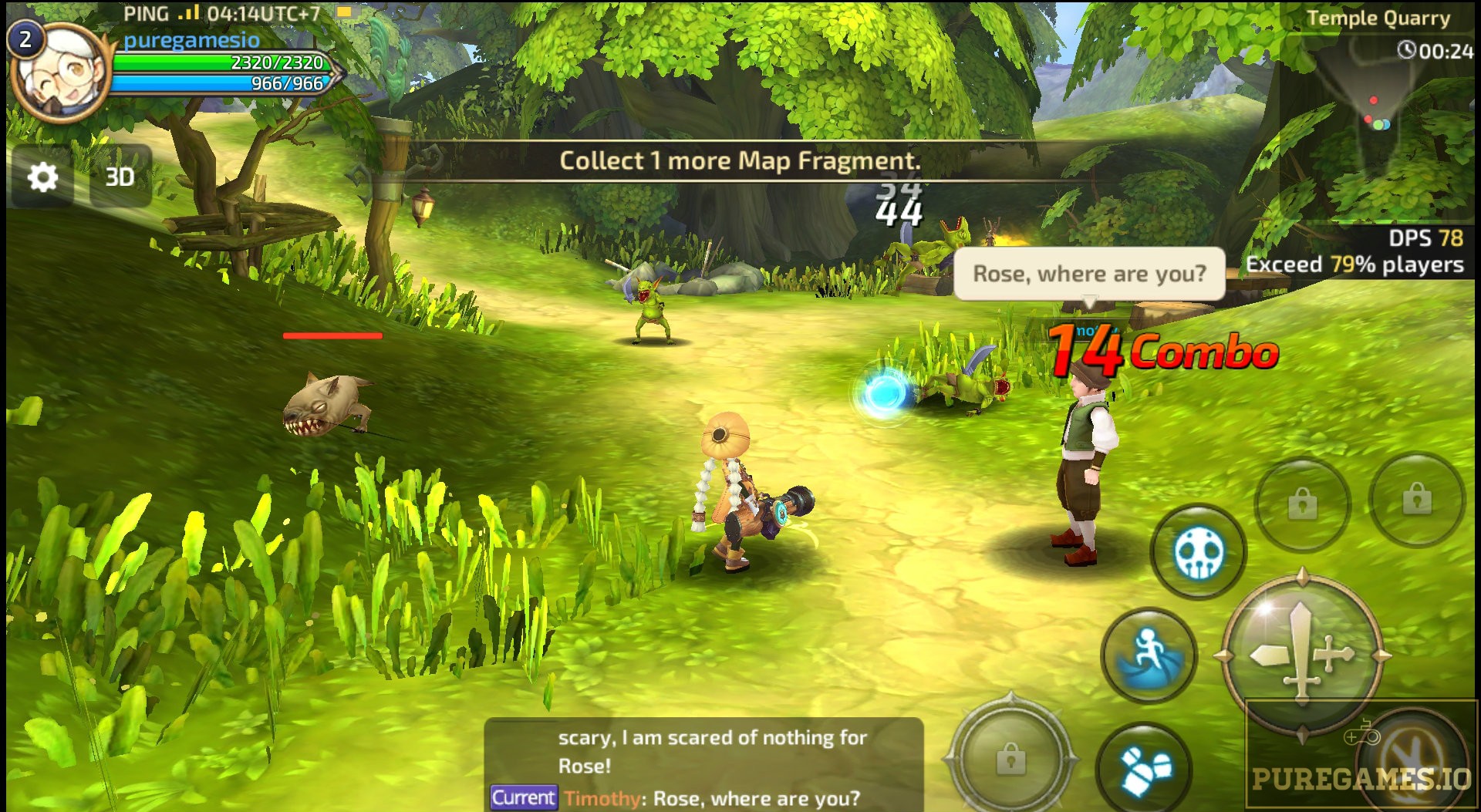The width and height of the screenshot is (1481, 812).
Task: Activate the skull skill
Action: pos(1198,552)
